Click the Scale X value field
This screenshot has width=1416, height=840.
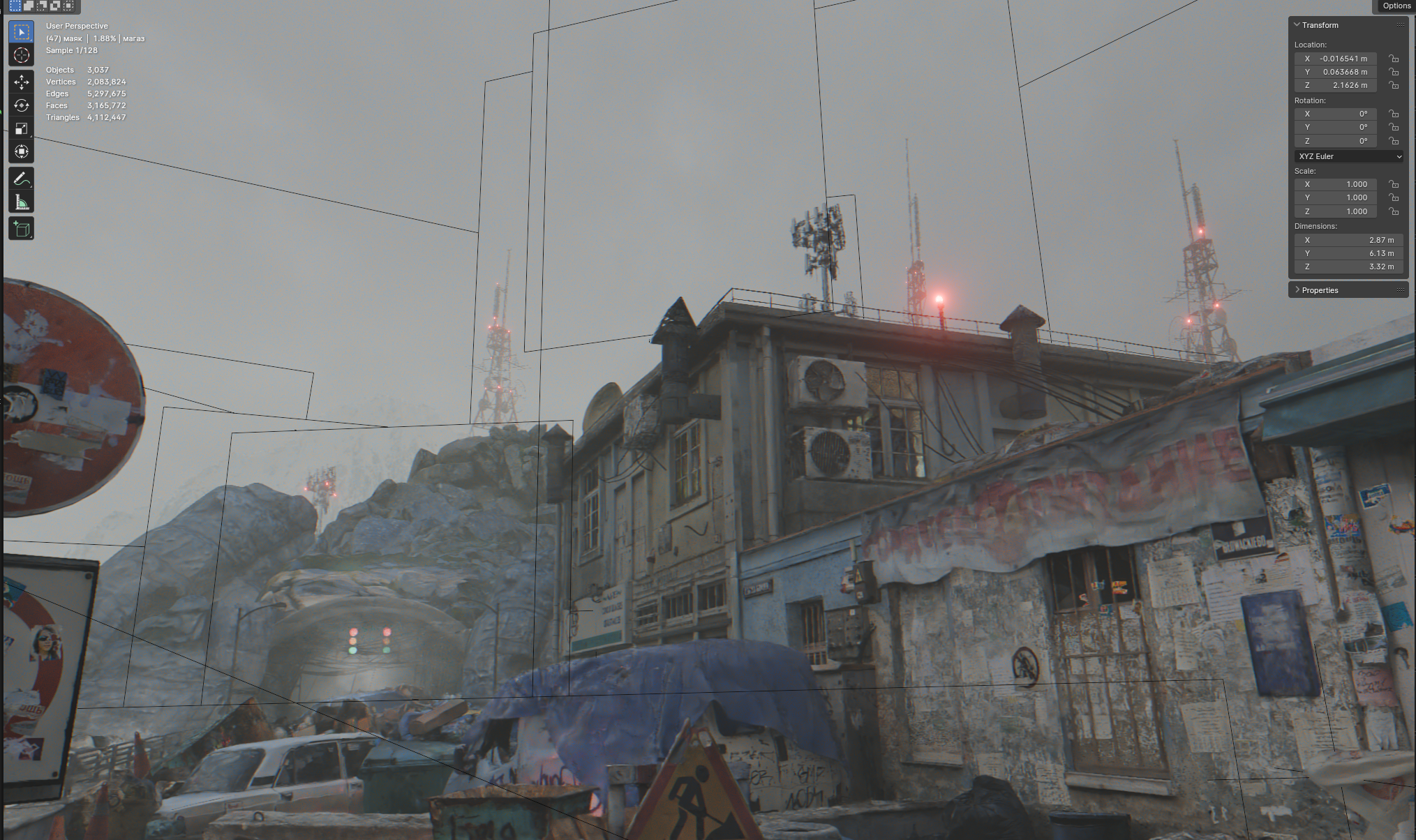tap(1339, 184)
